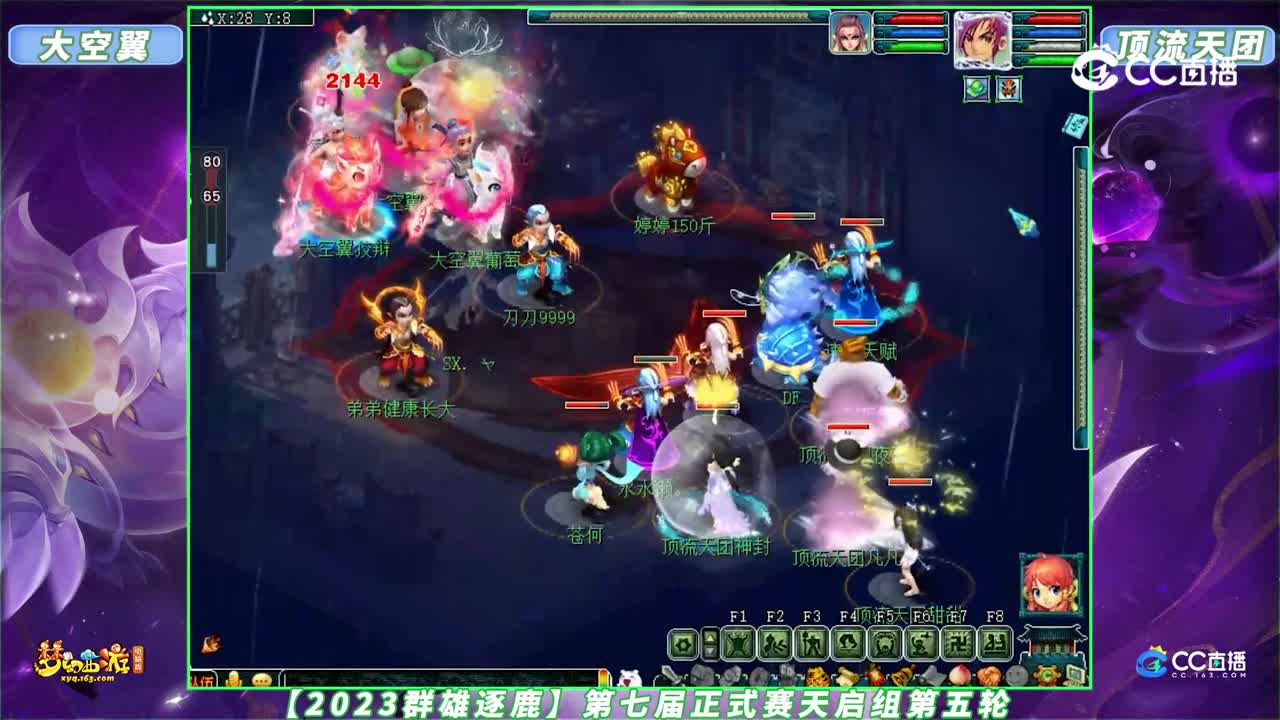
Task: Trigger the F2 skill on the skill bar
Action: point(775,643)
